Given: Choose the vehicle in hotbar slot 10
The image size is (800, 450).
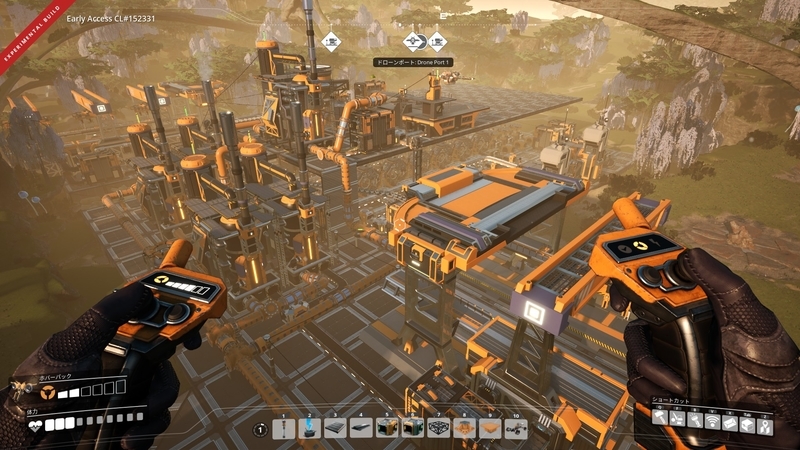Looking at the screenshot, I should click(517, 428).
